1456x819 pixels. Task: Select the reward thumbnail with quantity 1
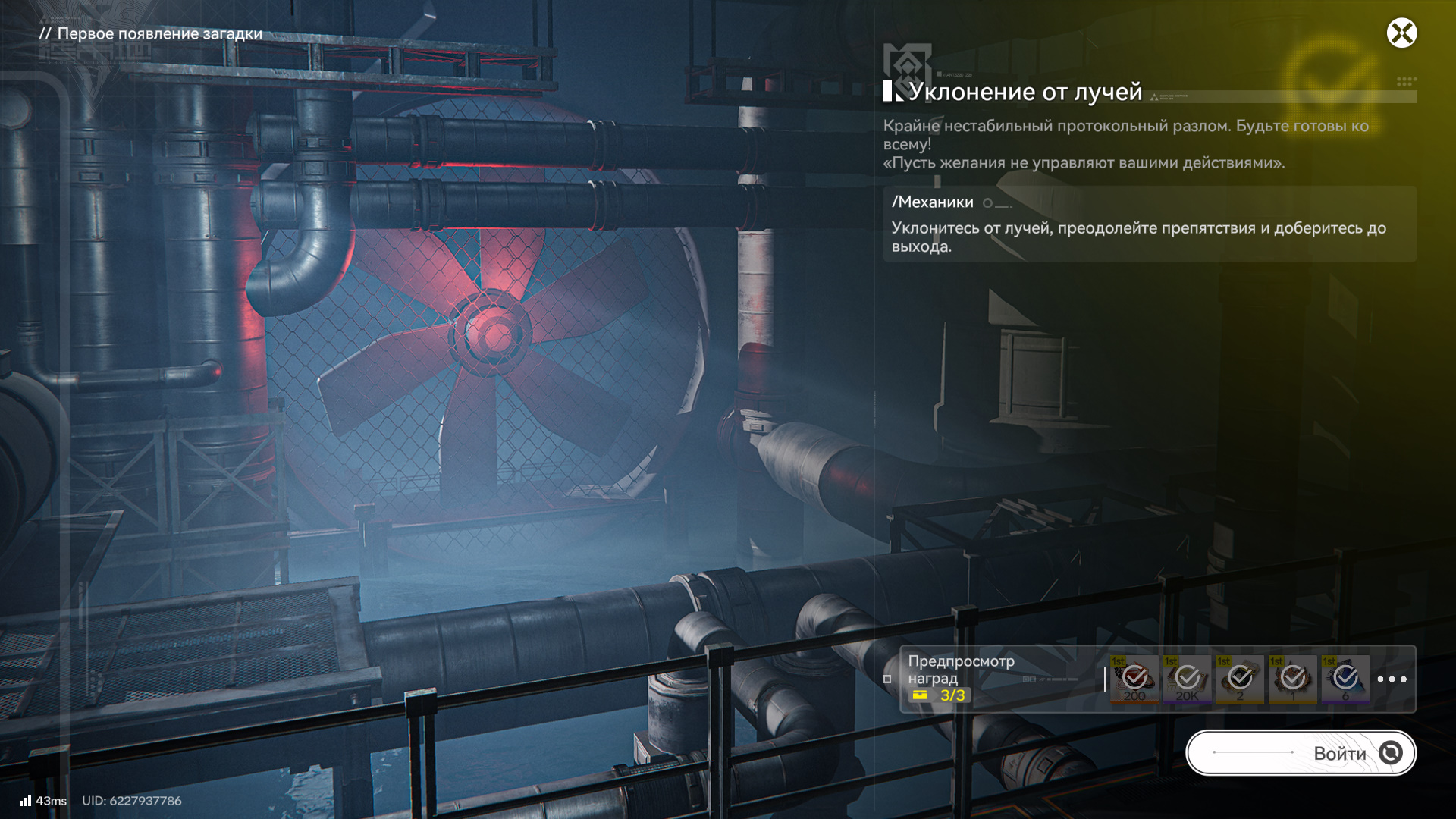point(1293,679)
